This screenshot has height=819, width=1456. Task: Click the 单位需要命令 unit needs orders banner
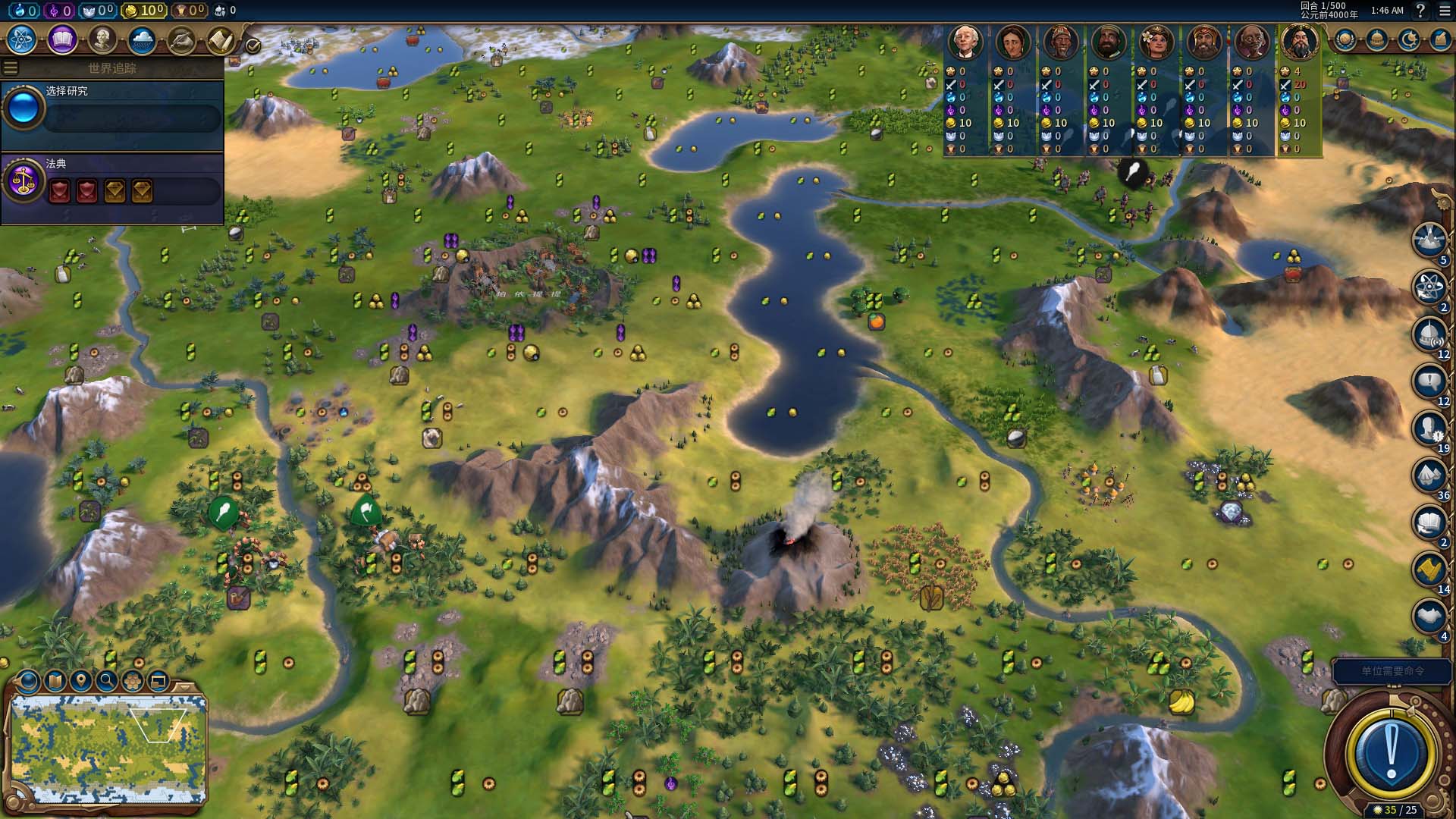point(1392,671)
